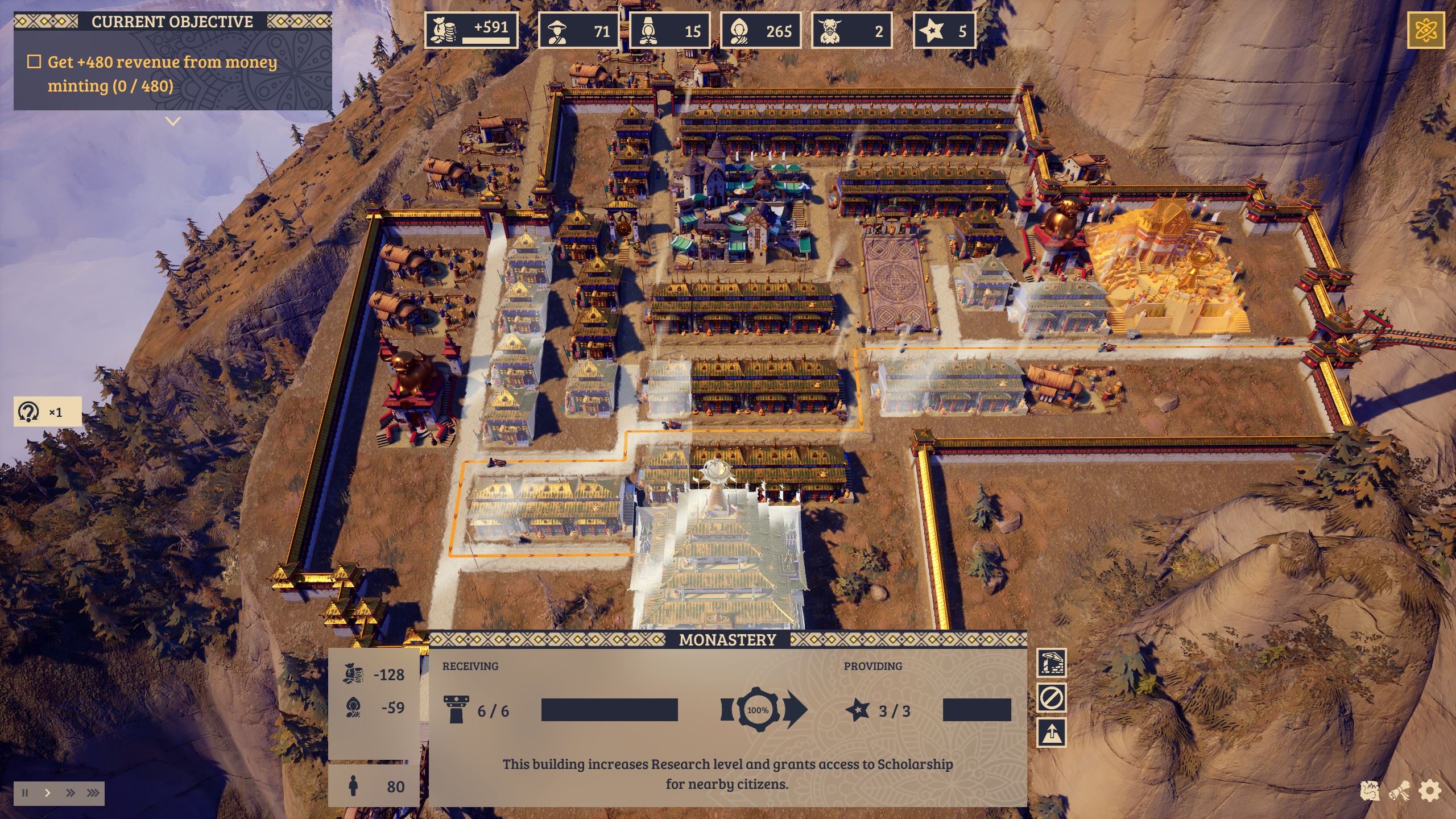Disable the Monastery with the prohibit button
Screen dimensions: 1456x819
(x=1052, y=697)
